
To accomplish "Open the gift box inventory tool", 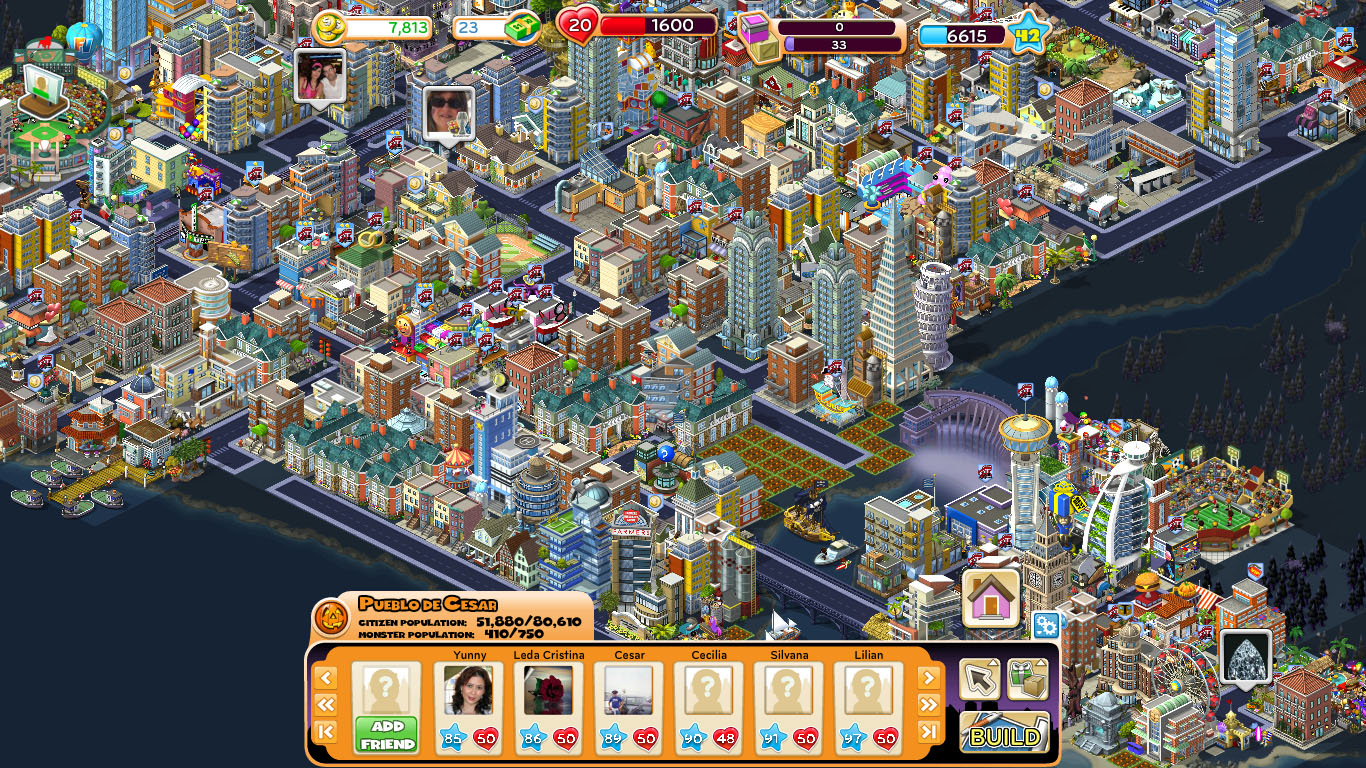I will (1026, 680).
